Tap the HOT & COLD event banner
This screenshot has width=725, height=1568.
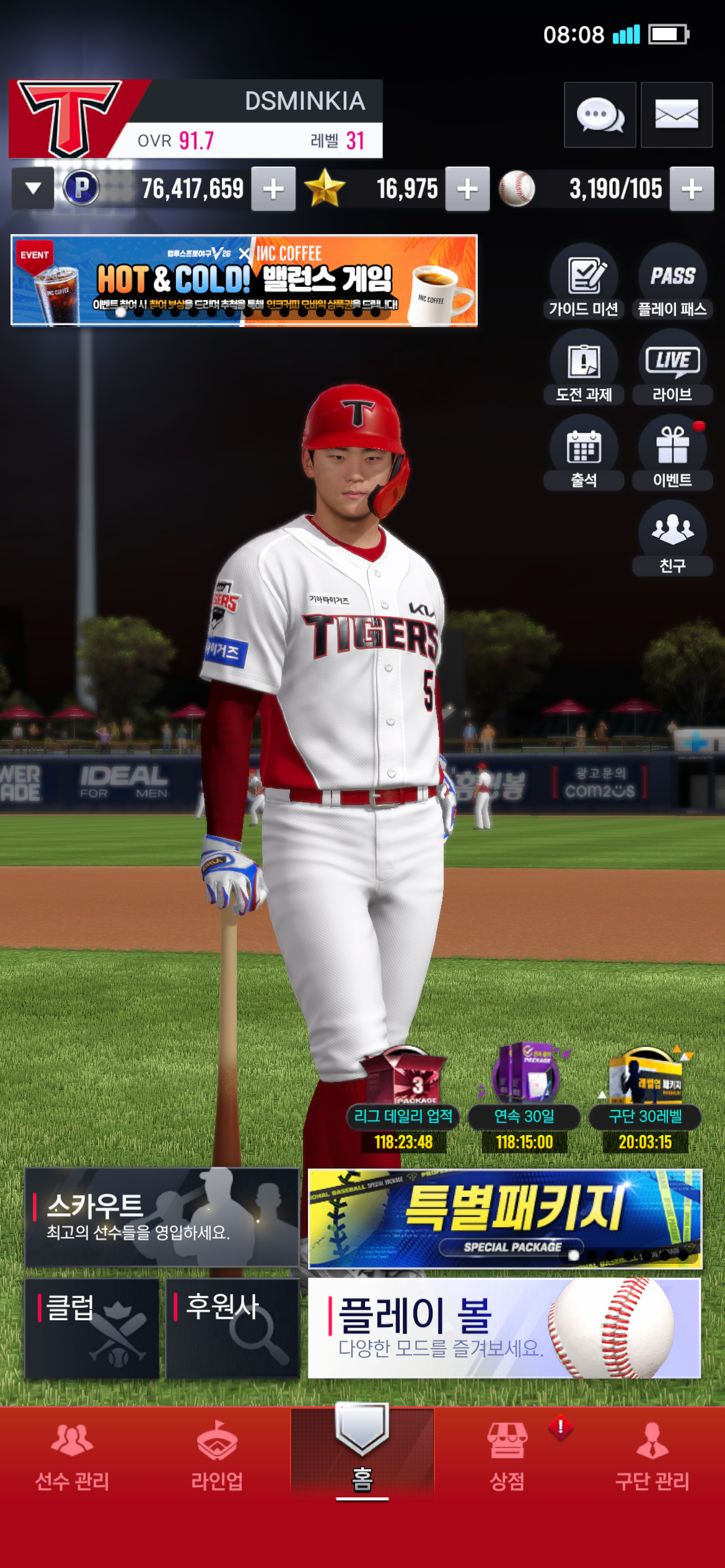tap(244, 280)
